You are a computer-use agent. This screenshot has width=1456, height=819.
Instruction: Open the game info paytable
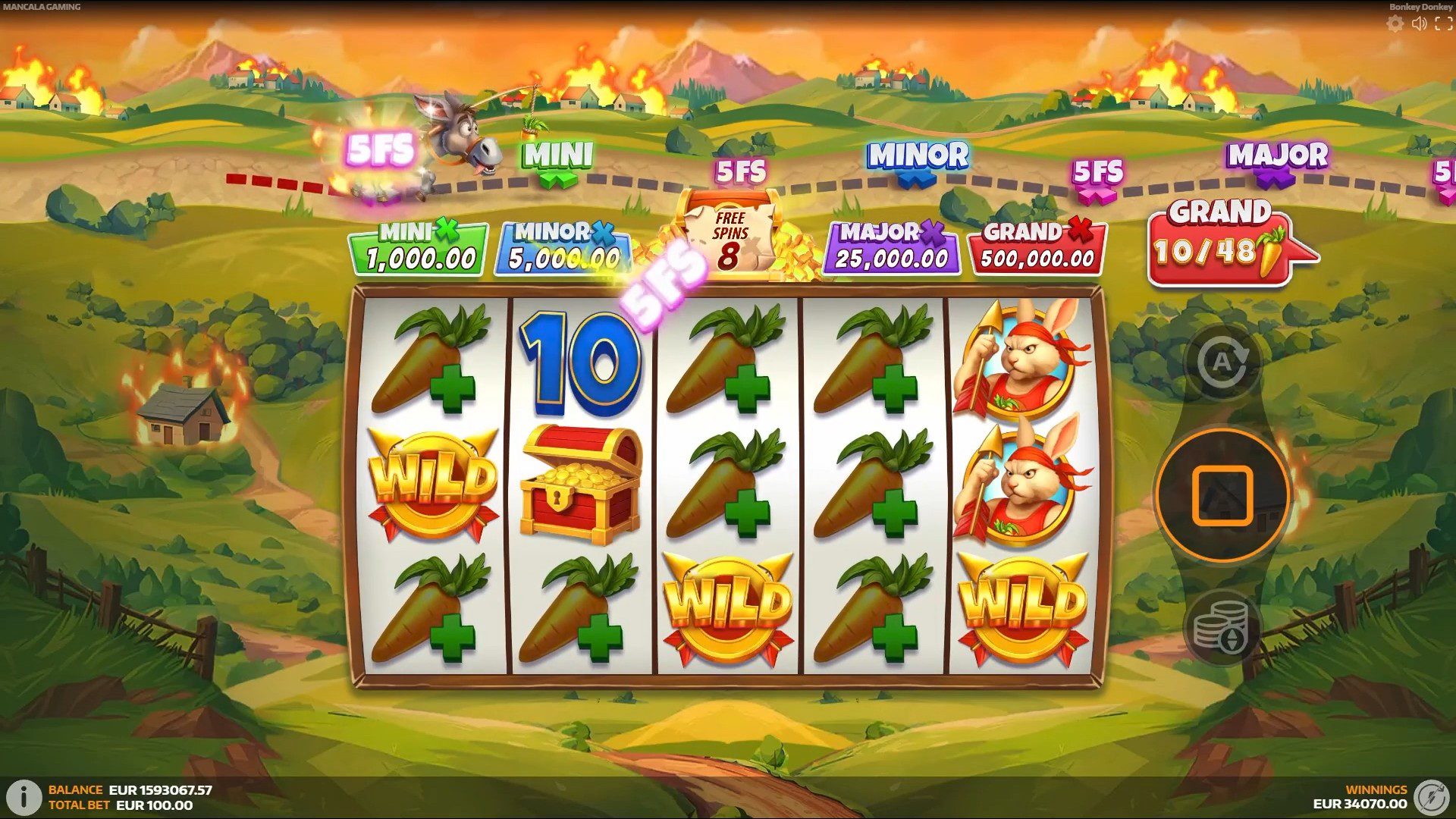pos(24,797)
